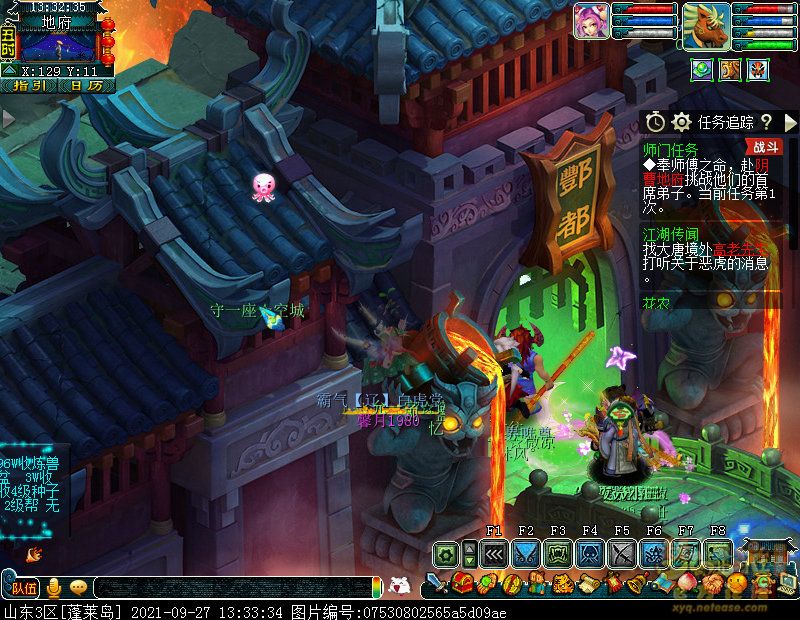The image size is (800, 620).
Task: Open the 指引 guide button
Action: 29,86
